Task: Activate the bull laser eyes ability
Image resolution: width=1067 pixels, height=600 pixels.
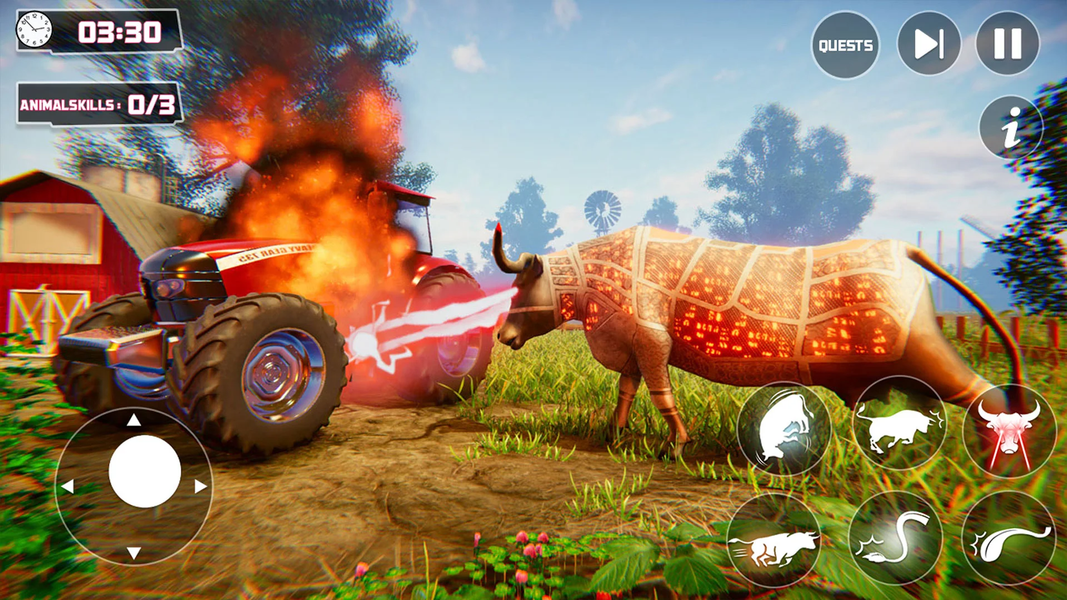Action: [x=1009, y=430]
